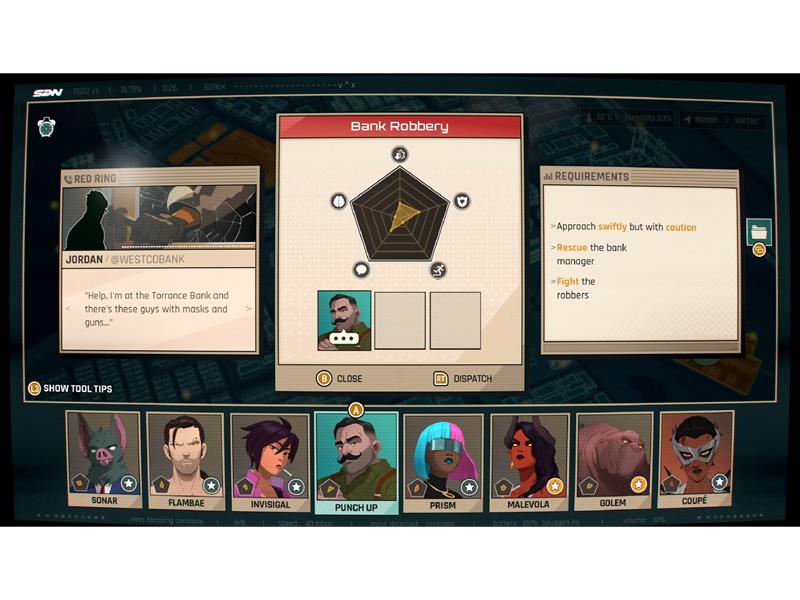Screen dimensions: 800x600
Task: Show previous caller message with left arrow
Action: coord(68,309)
